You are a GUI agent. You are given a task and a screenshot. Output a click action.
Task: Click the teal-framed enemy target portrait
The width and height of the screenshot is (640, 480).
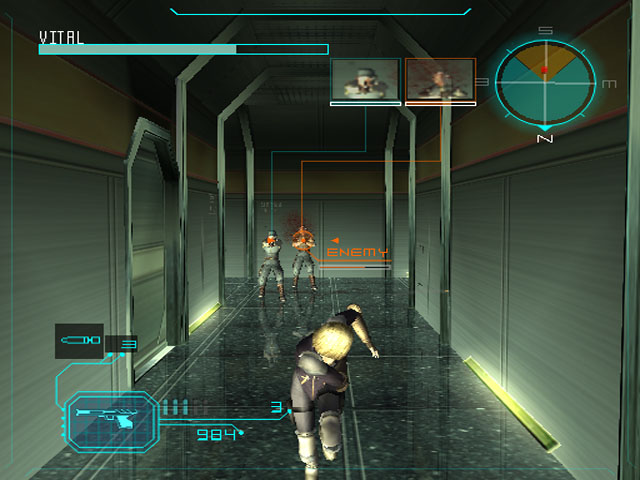(365, 79)
